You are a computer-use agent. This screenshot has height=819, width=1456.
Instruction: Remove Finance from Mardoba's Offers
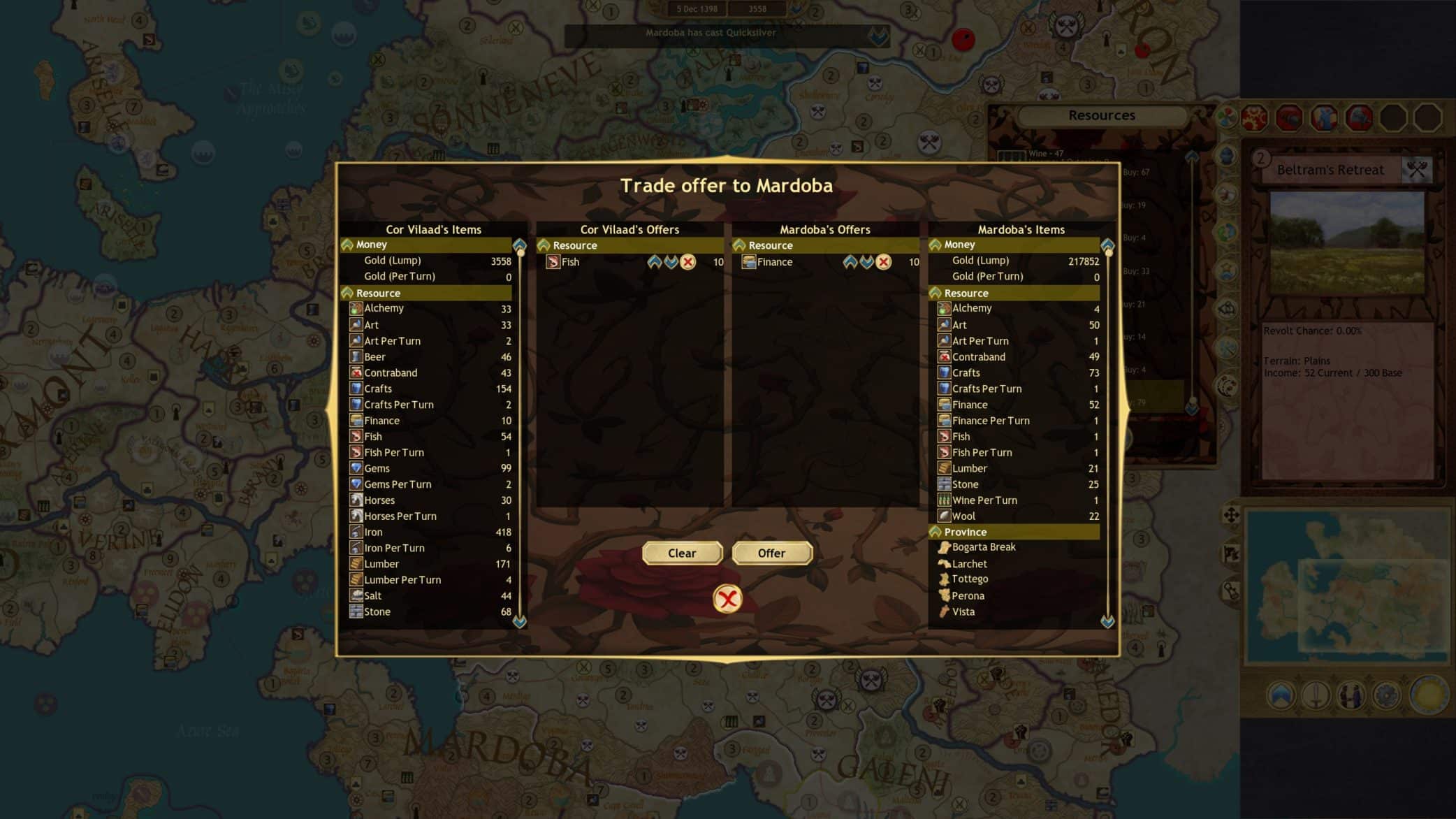pyautogui.click(x=884, y=262)
